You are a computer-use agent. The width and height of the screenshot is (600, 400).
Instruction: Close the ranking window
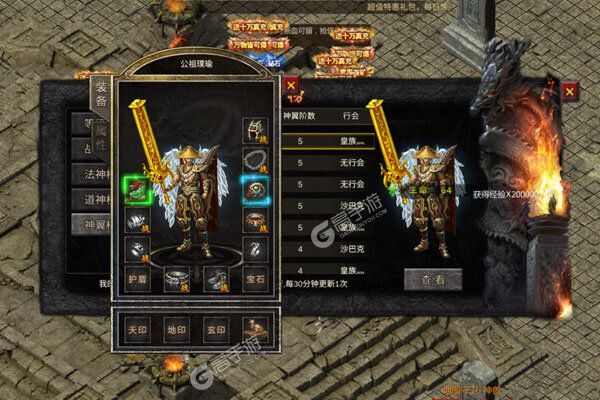[569, 90]
